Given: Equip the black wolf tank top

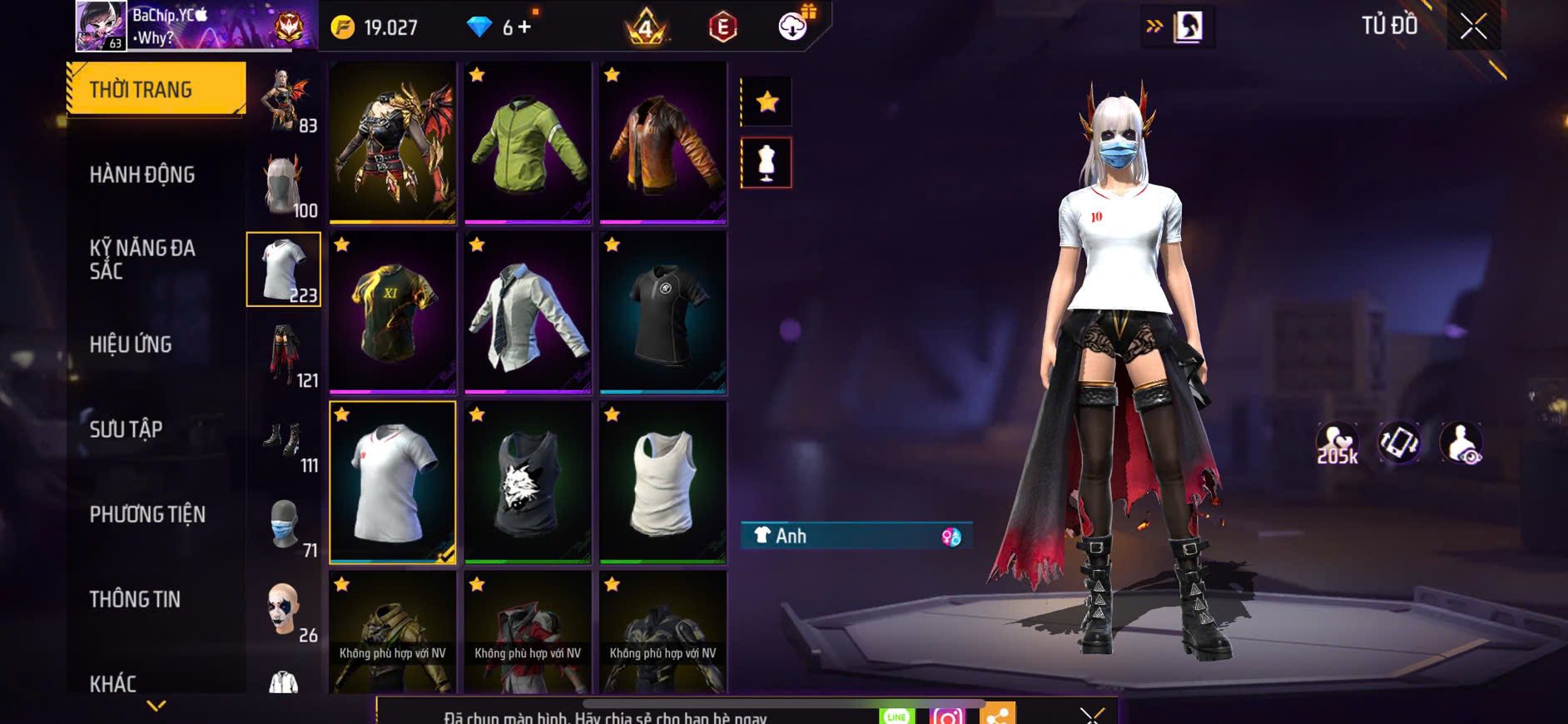Looking at the screenshot, I should (528, 483).
